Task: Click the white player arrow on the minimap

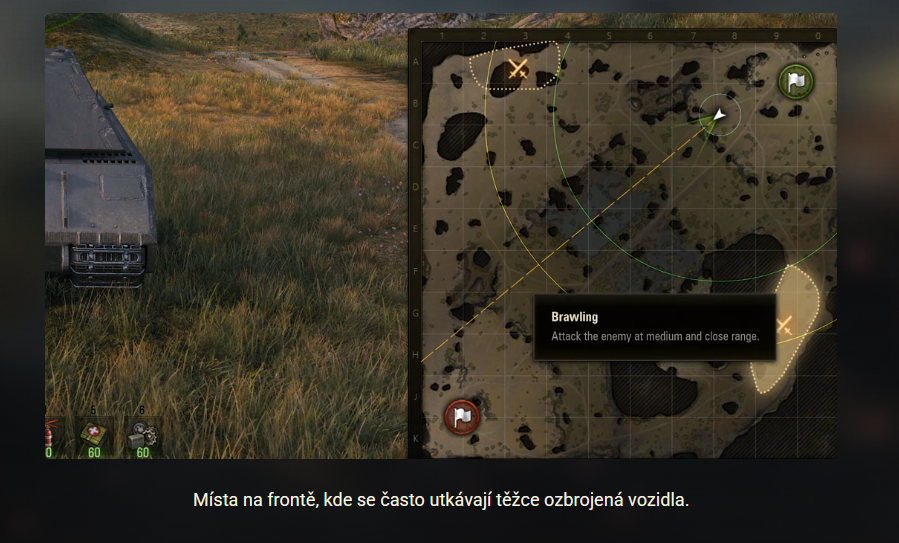Action: [719, 116]
